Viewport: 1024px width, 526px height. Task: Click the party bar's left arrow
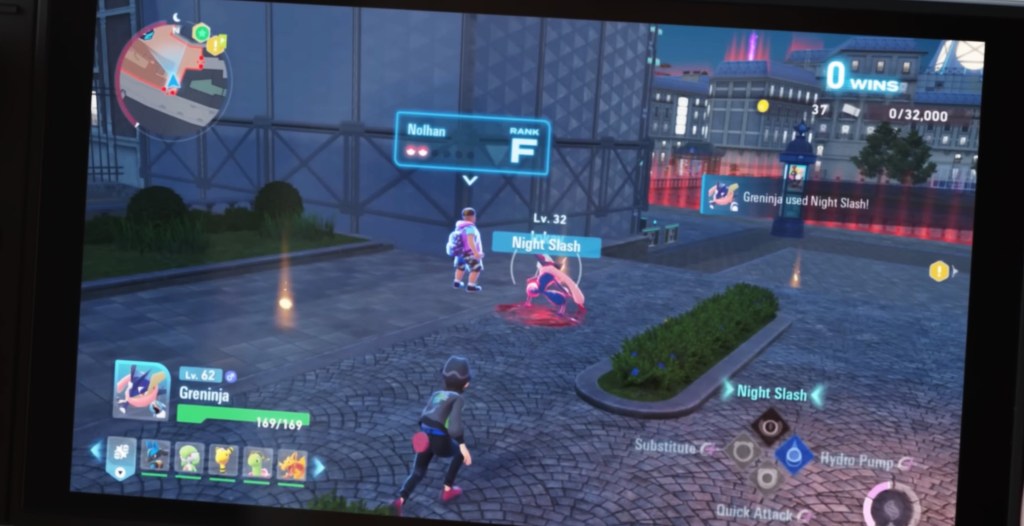point(96,451)
